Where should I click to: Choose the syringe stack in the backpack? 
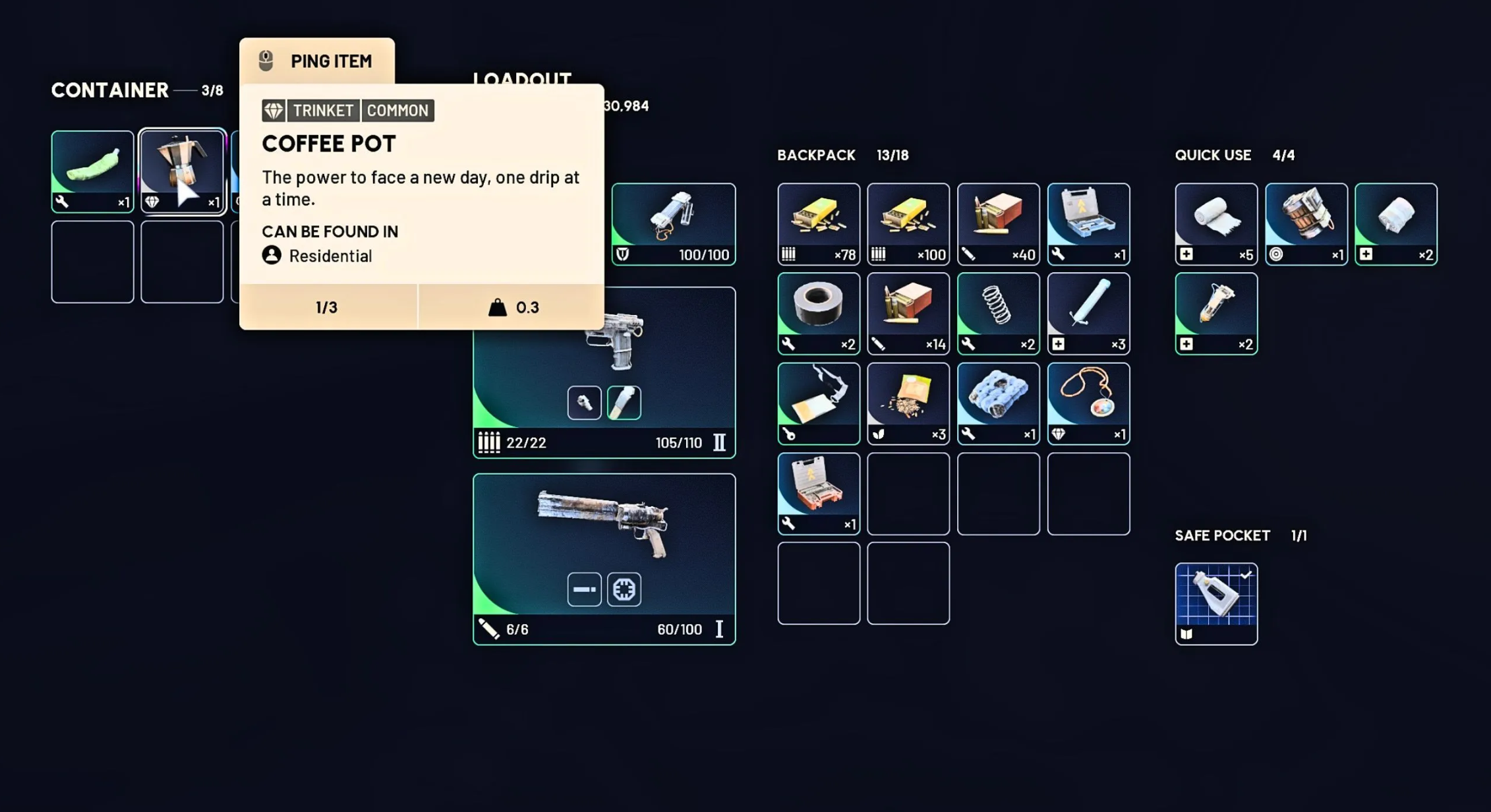click(x=1088, y=313)
